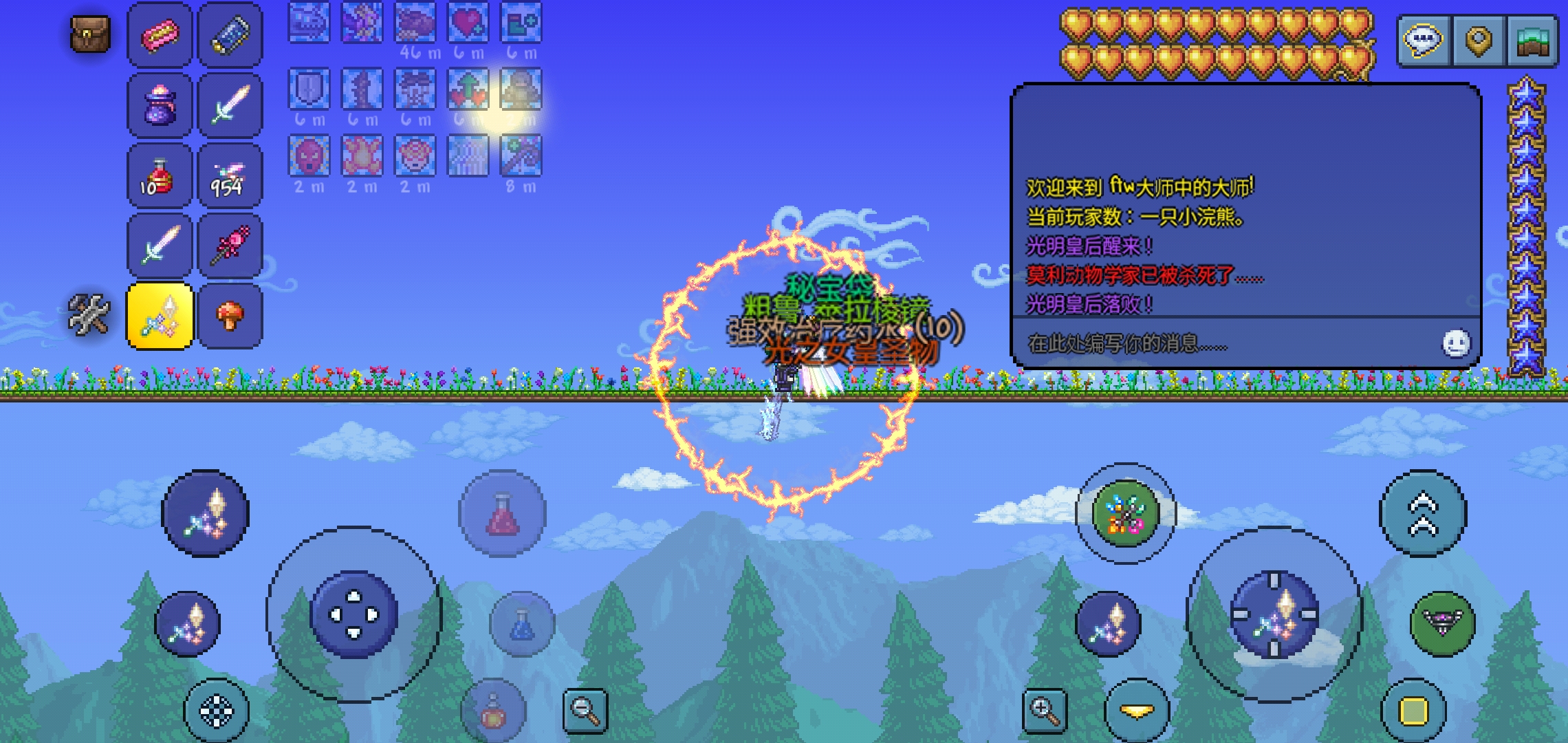
Task: Select the highlighted yellow hotbar slot
Action: pos(160,316)
